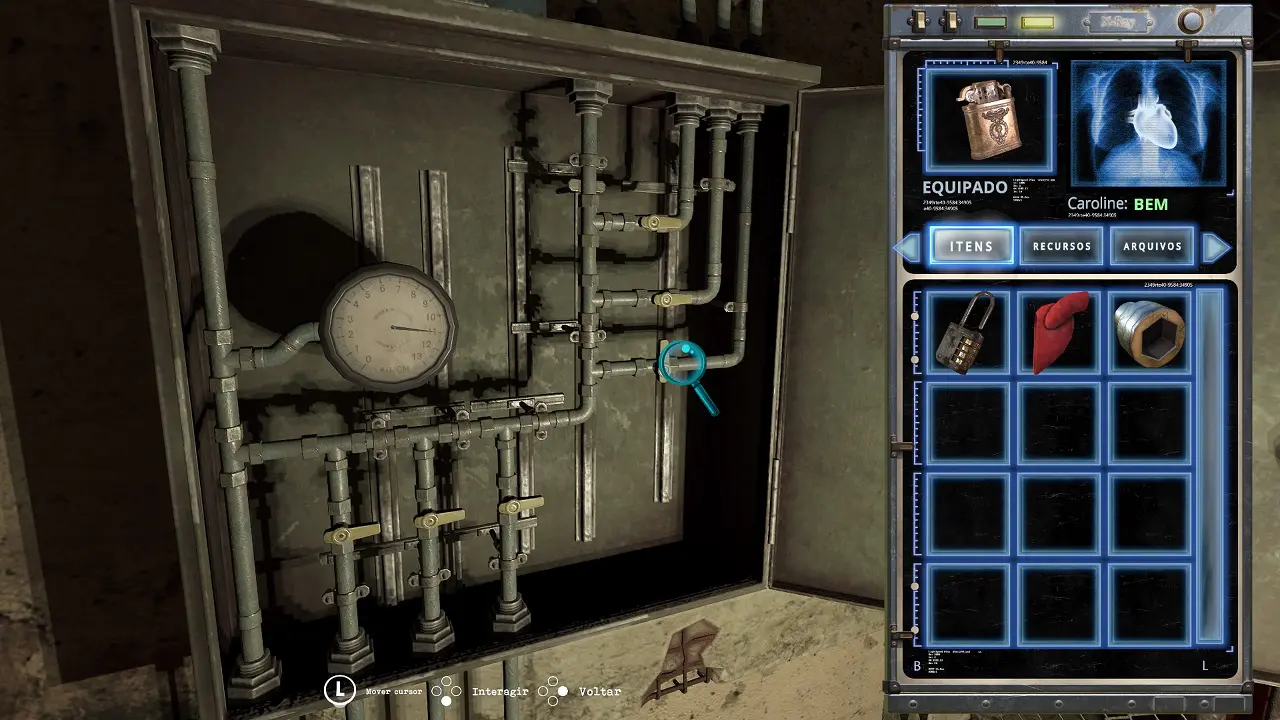Click the inventory scrollbar
The height and width of the screenshot is (720, 1280).
point(1210,465)
